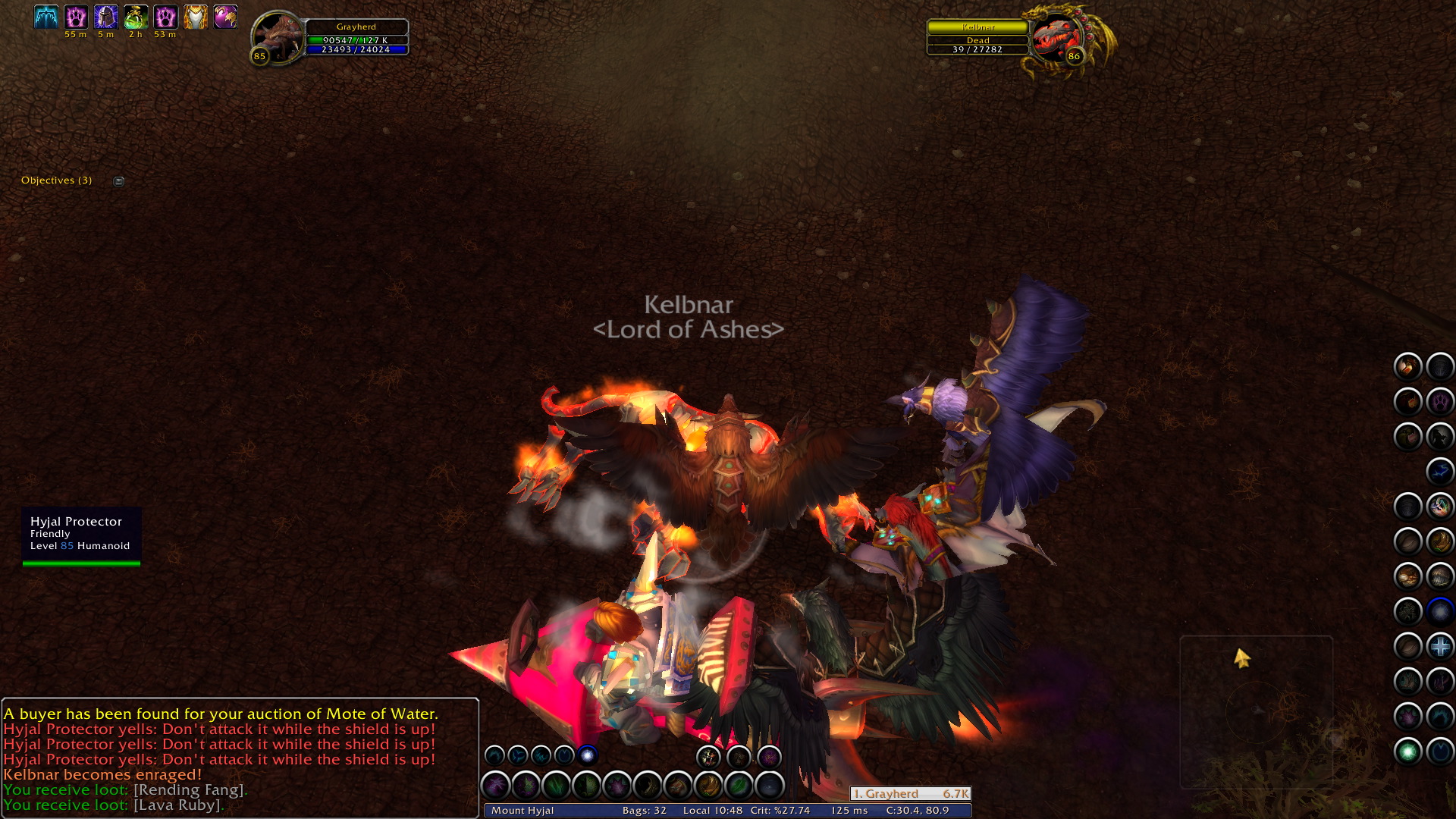Click the Grayherd damage meter row
This screenshot has height=819, width=1456.
click(x=910, y=794)
